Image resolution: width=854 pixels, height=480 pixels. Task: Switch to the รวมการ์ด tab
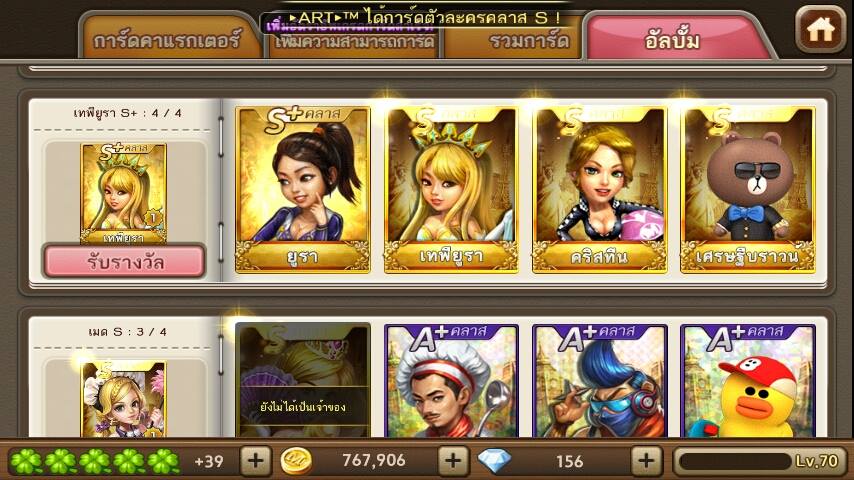point(515,42)
